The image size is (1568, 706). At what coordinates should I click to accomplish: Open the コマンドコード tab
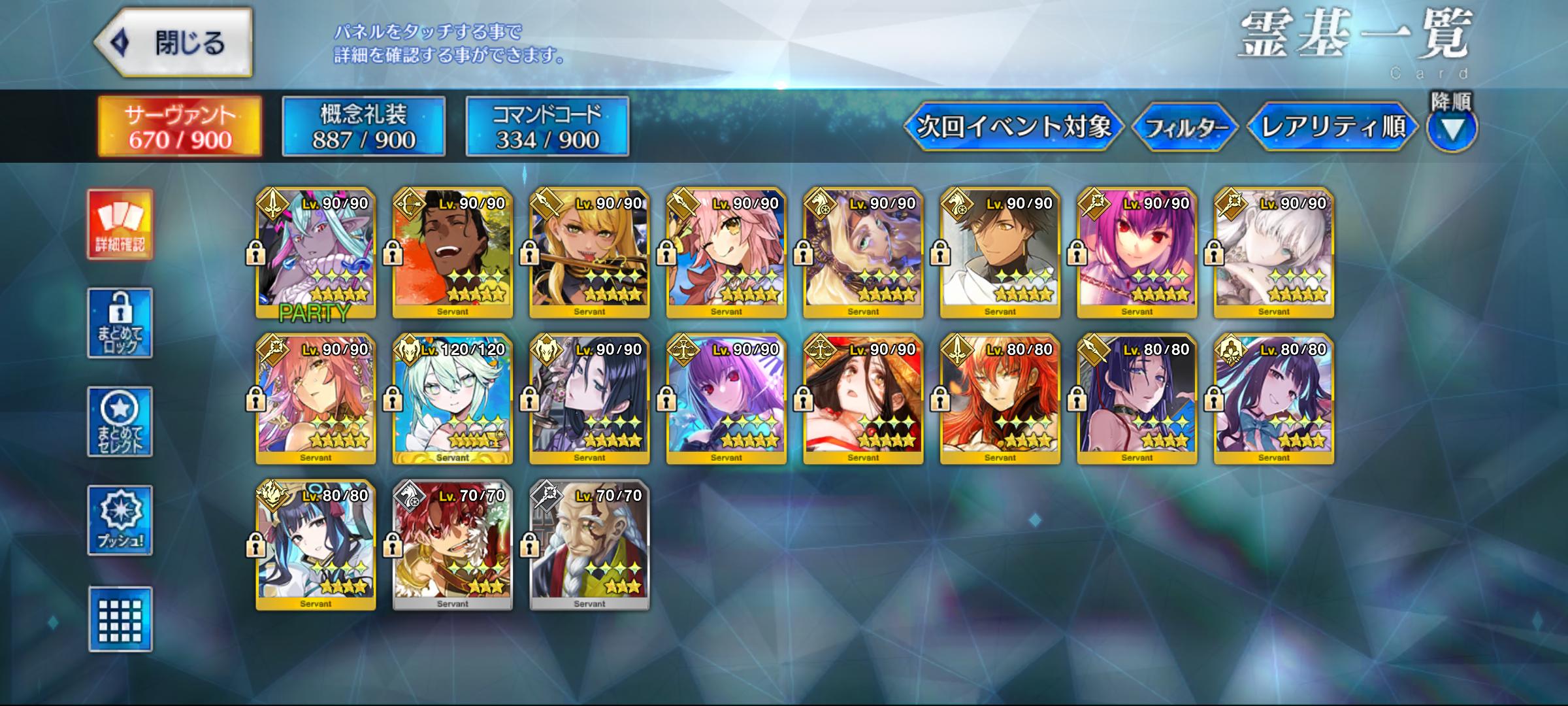click(x=547, y=127)
